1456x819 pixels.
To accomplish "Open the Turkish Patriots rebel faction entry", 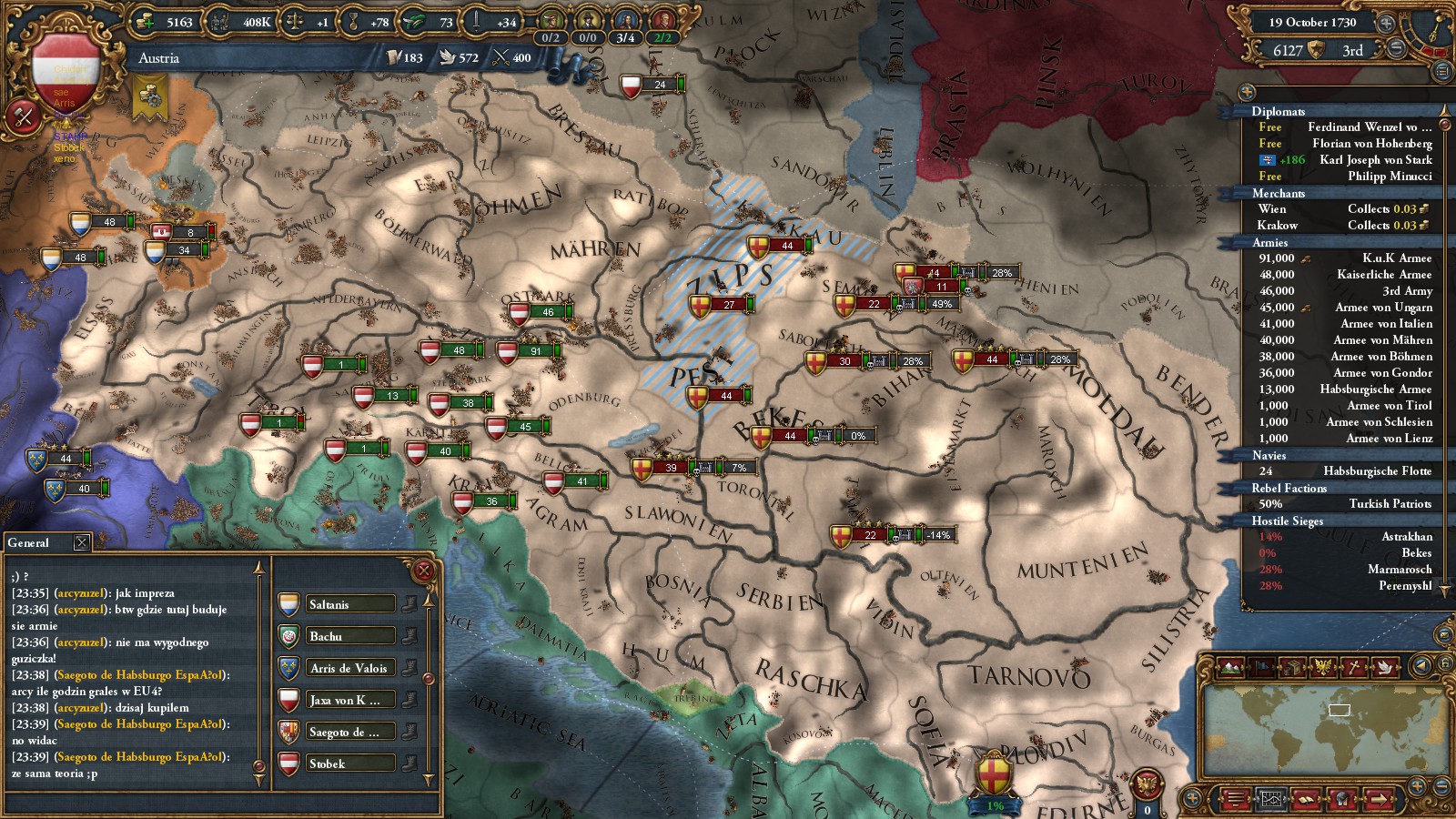I will 1345,504.
